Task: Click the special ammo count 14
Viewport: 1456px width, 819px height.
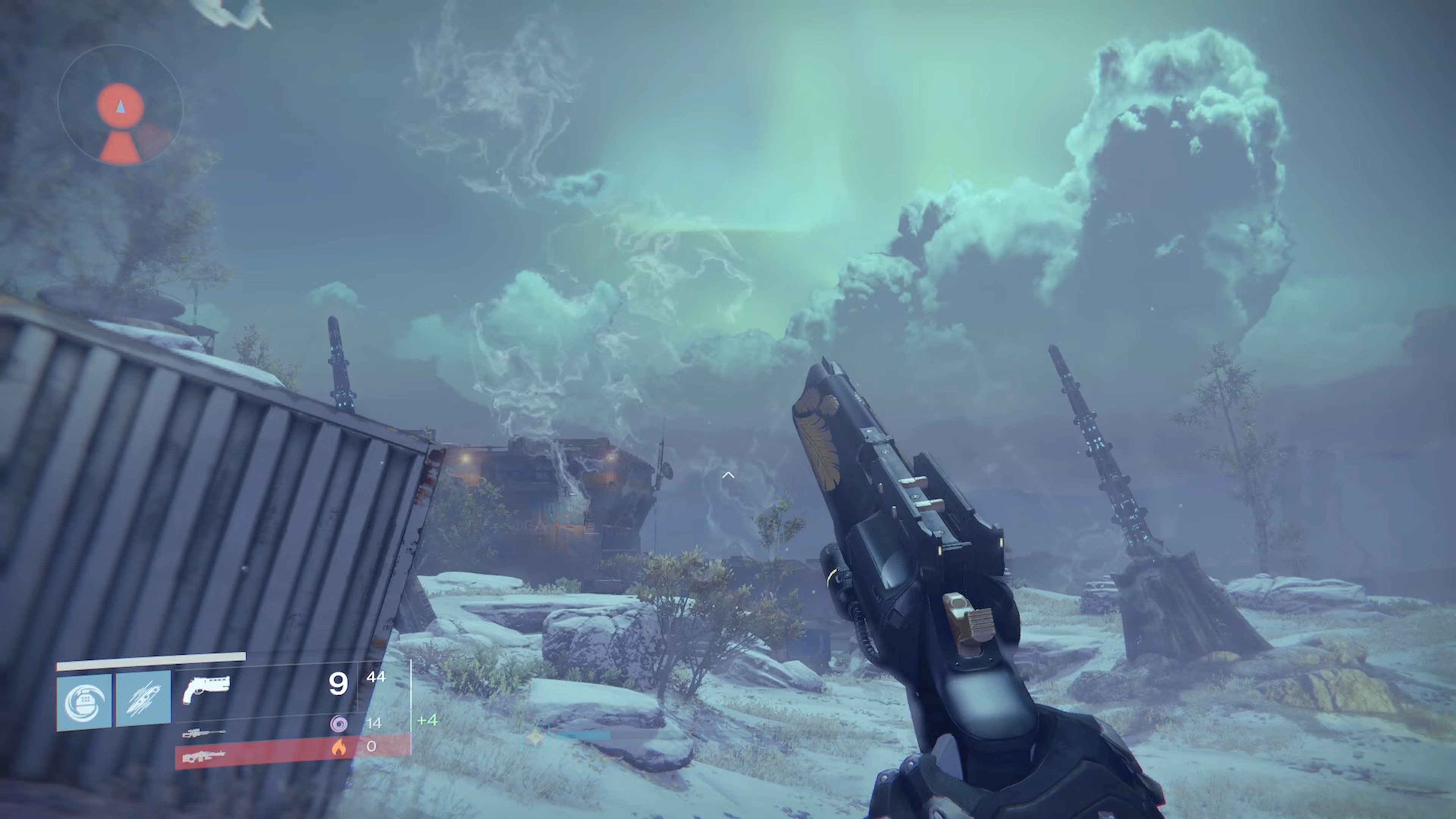Action: [x=375, y=724]
